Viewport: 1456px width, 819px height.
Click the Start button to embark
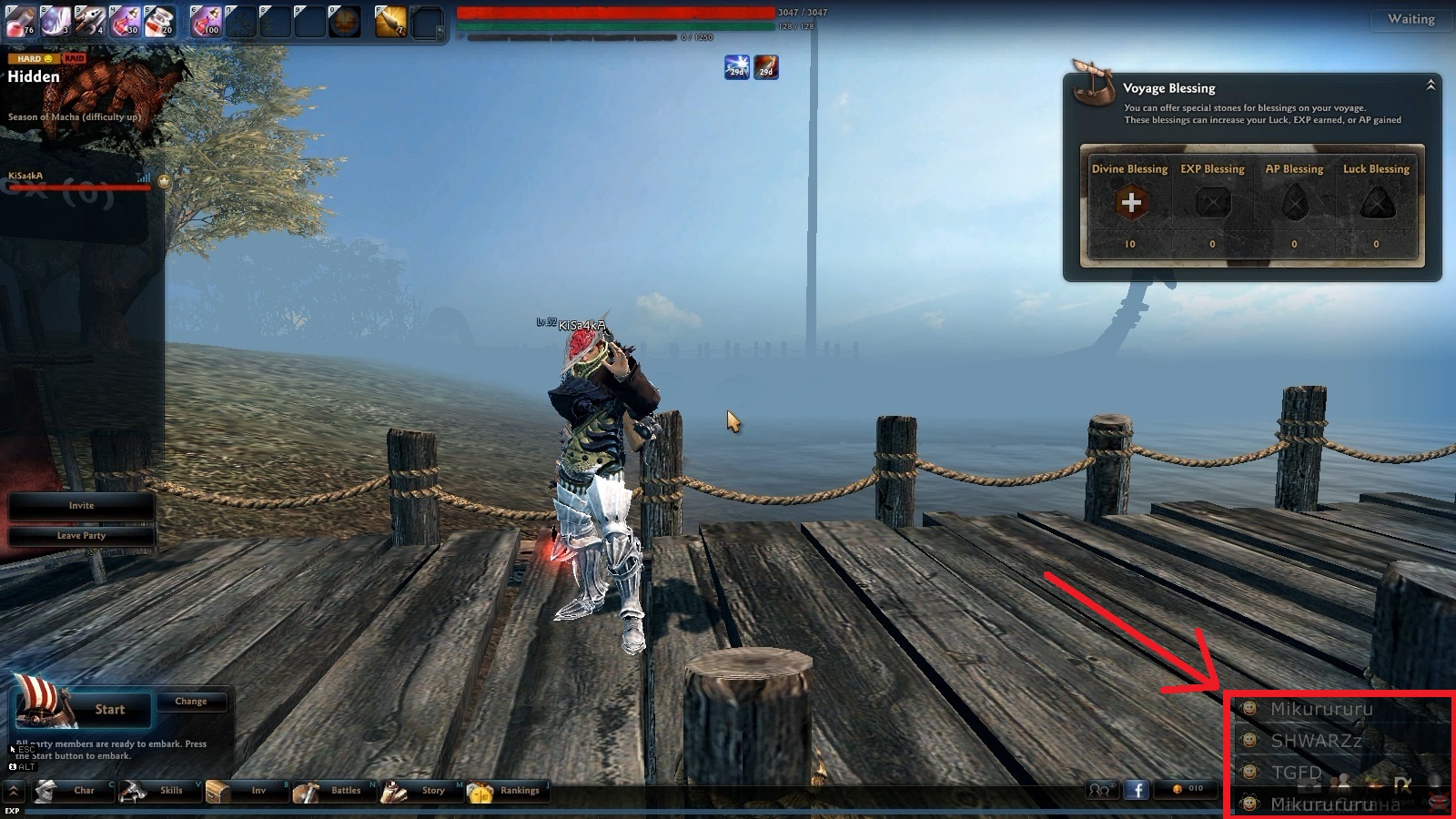coord(109,710)
